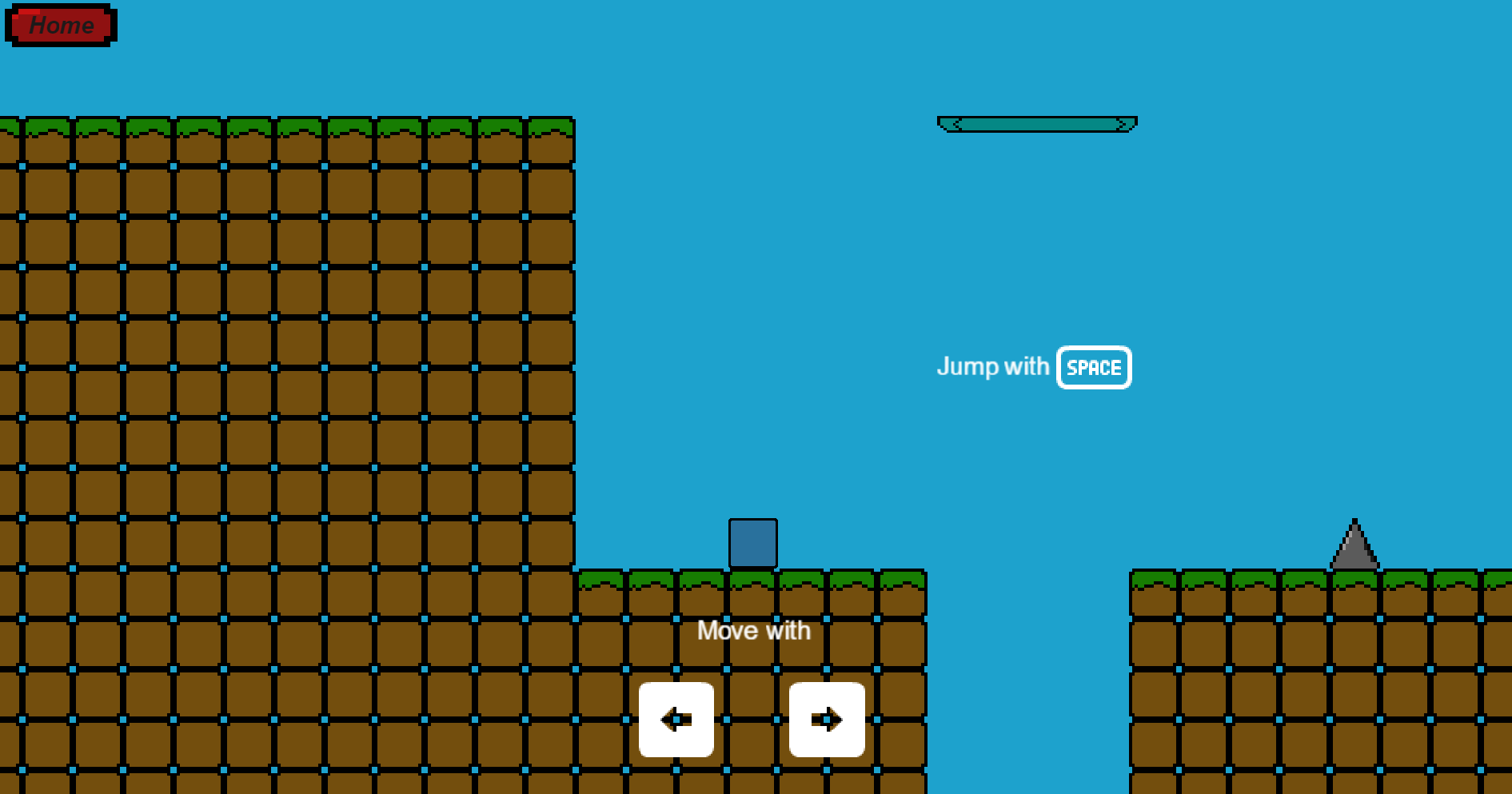Click the right chevron on the moving platform

[1123, 122]
